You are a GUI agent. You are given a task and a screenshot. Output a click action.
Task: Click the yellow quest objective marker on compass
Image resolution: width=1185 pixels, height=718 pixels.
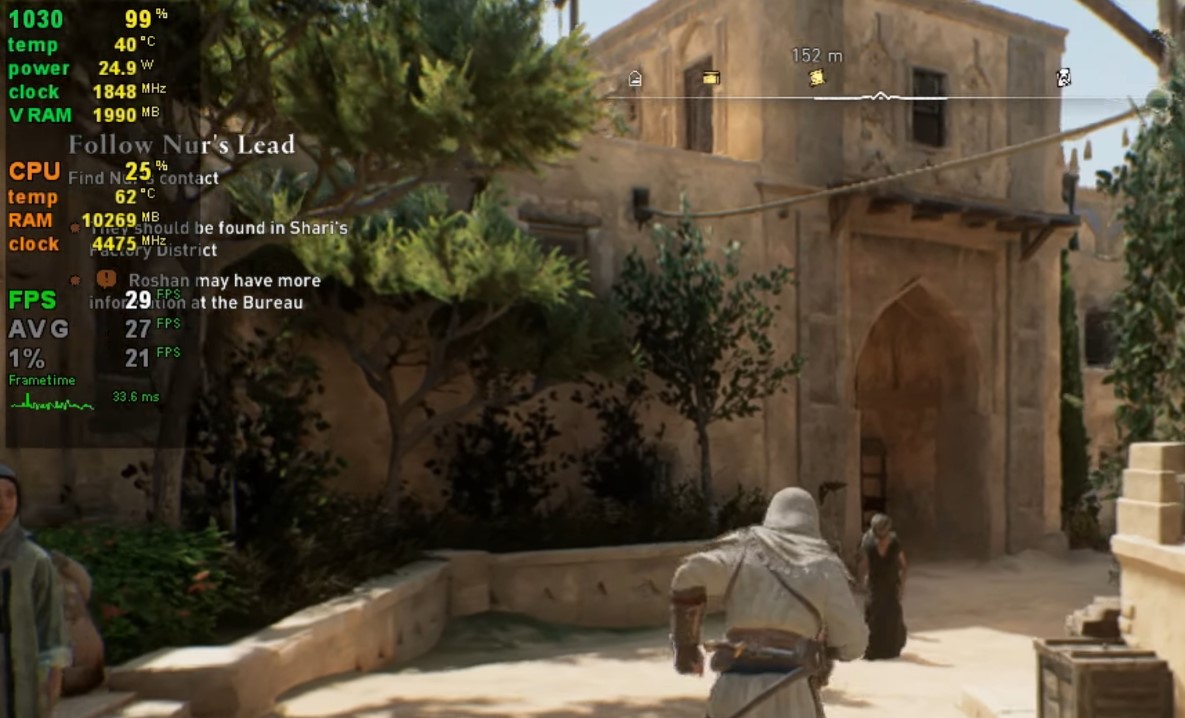click(817, 78)
